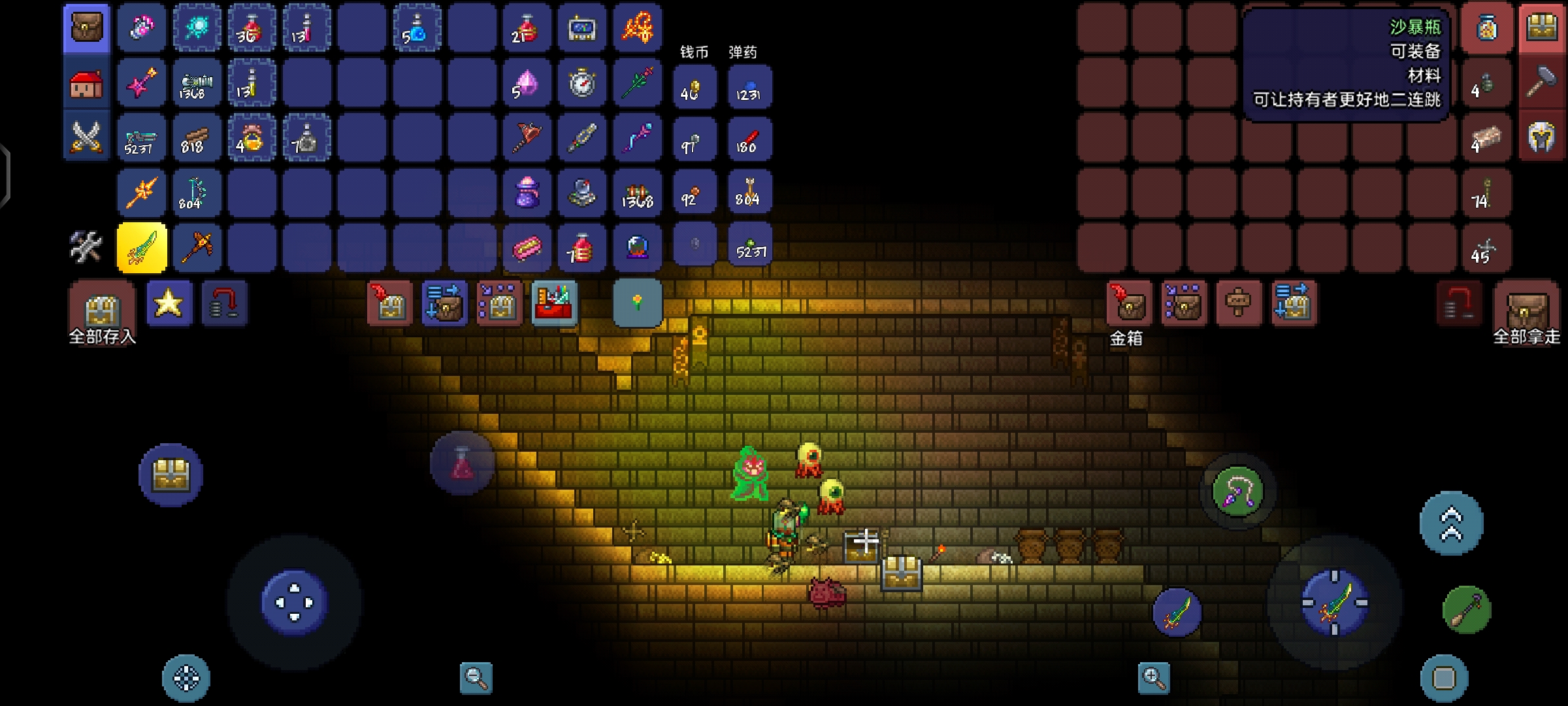Open the crossed swords equipment tab

coord(87,138)
